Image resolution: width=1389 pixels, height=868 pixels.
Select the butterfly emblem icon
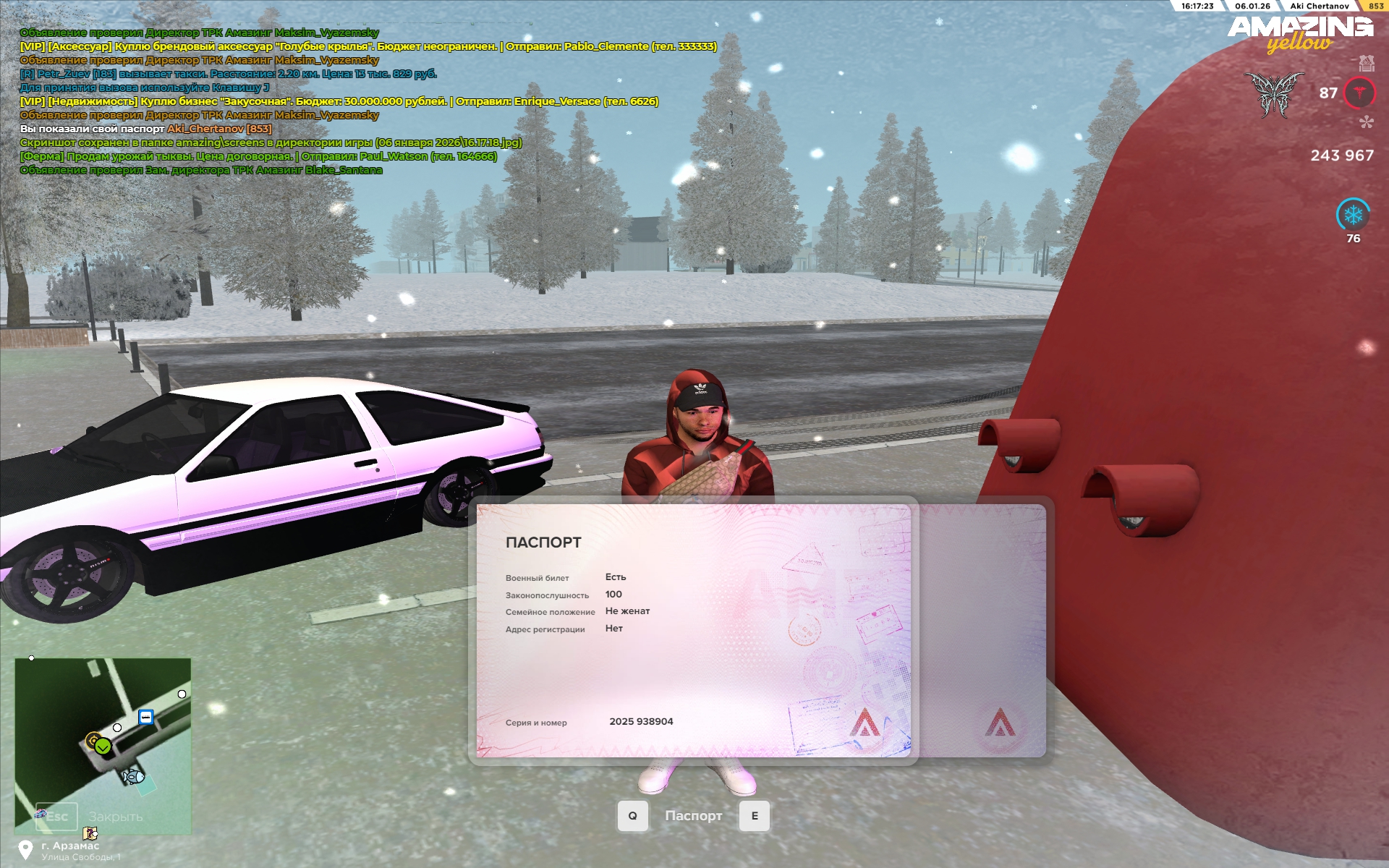tap(1274, 95)
